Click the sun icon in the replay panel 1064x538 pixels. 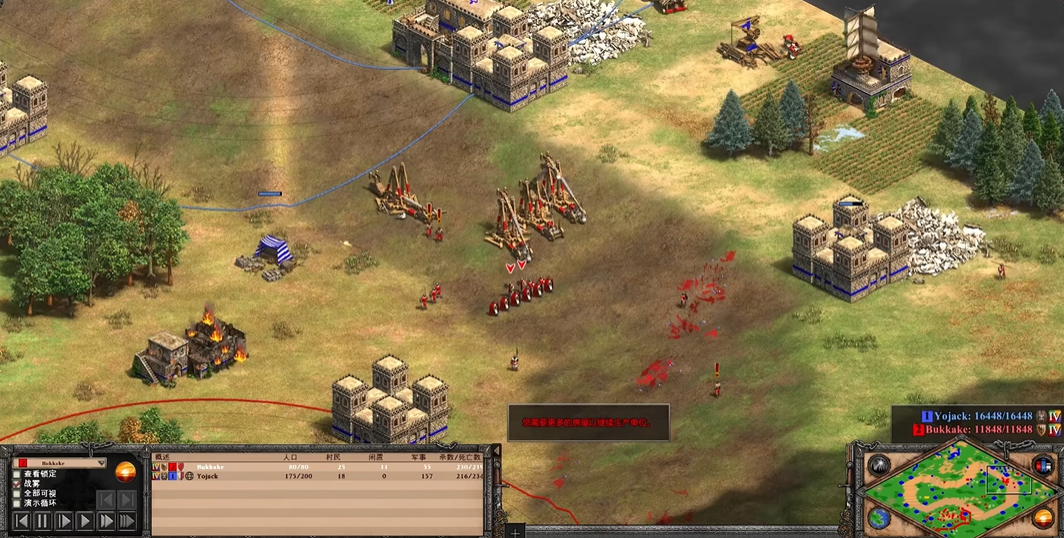(126, 471)
